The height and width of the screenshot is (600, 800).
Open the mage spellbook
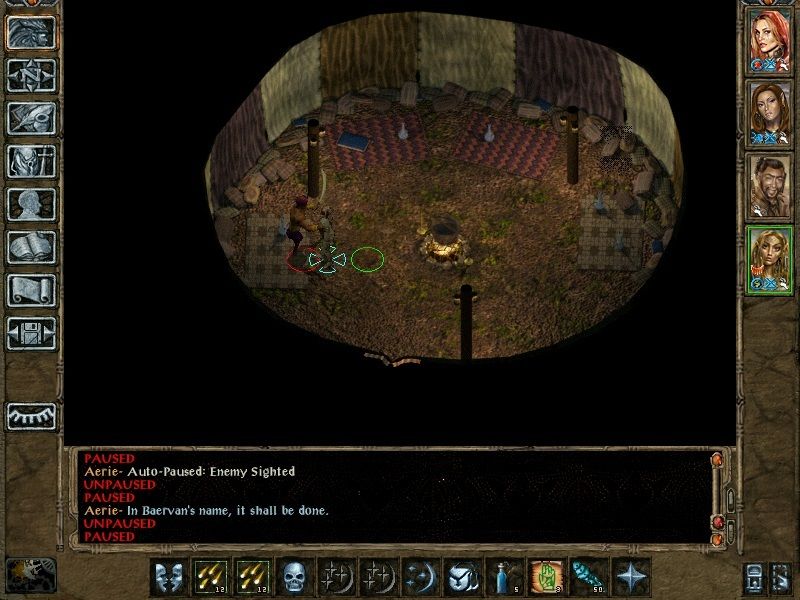tap(31, 247)
